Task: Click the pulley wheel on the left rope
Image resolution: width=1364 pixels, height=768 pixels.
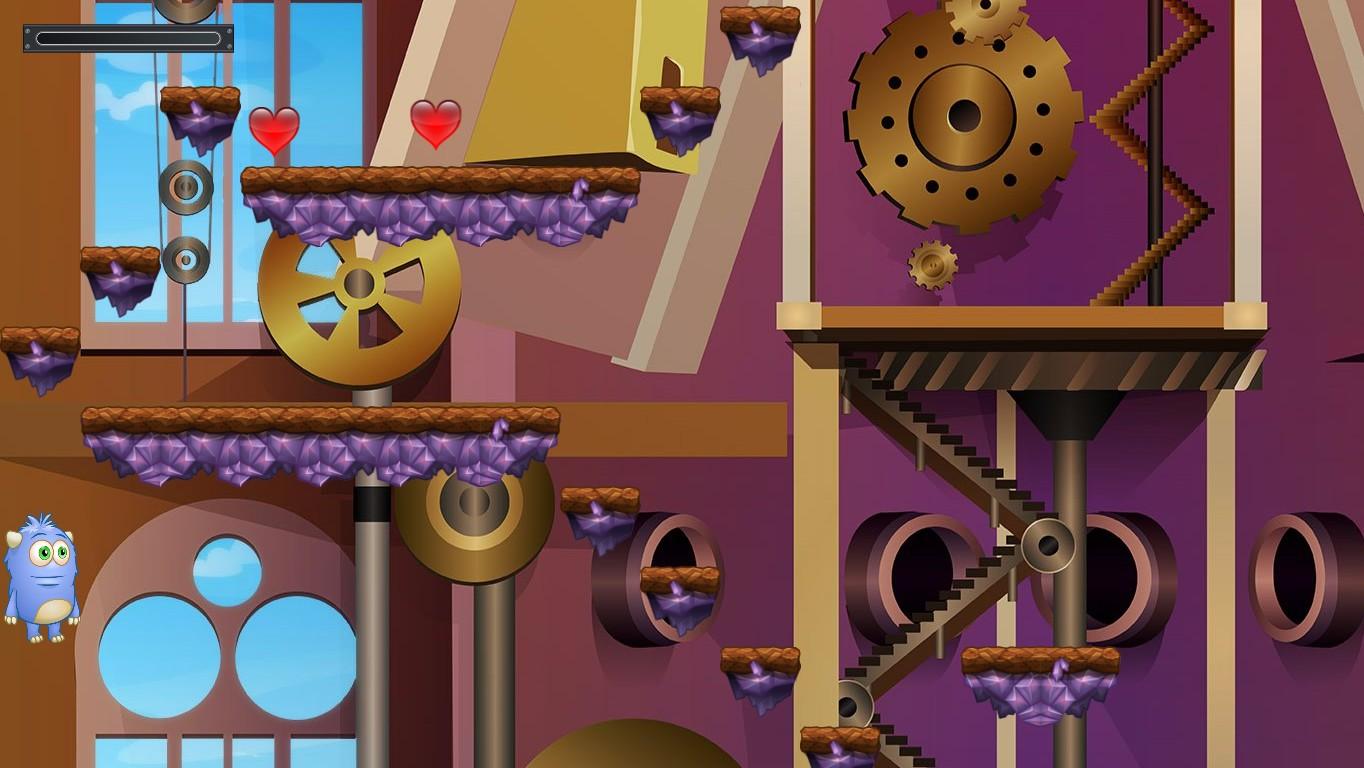Action: point(185,185)
